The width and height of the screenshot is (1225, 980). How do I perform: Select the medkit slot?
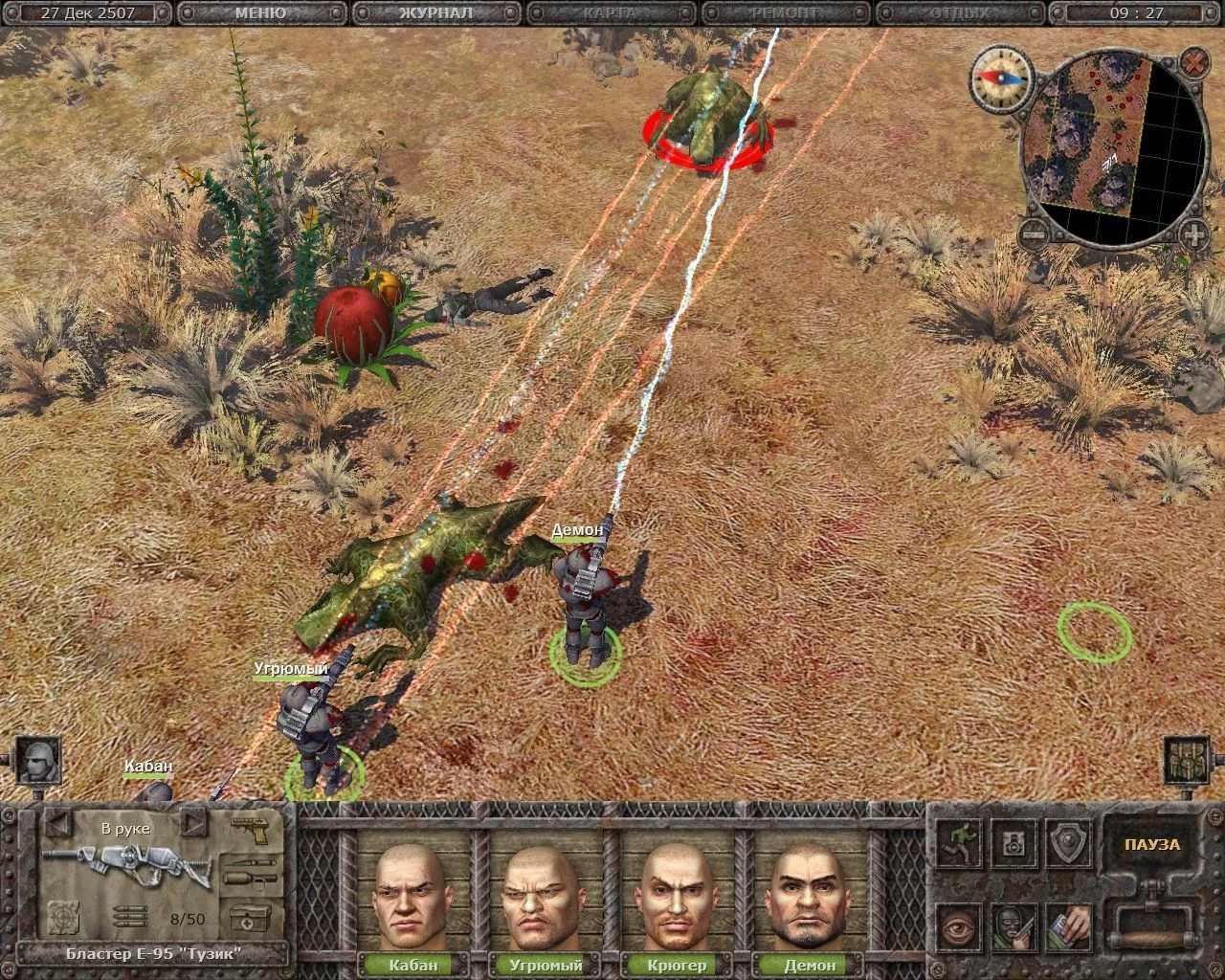(249, 919)
